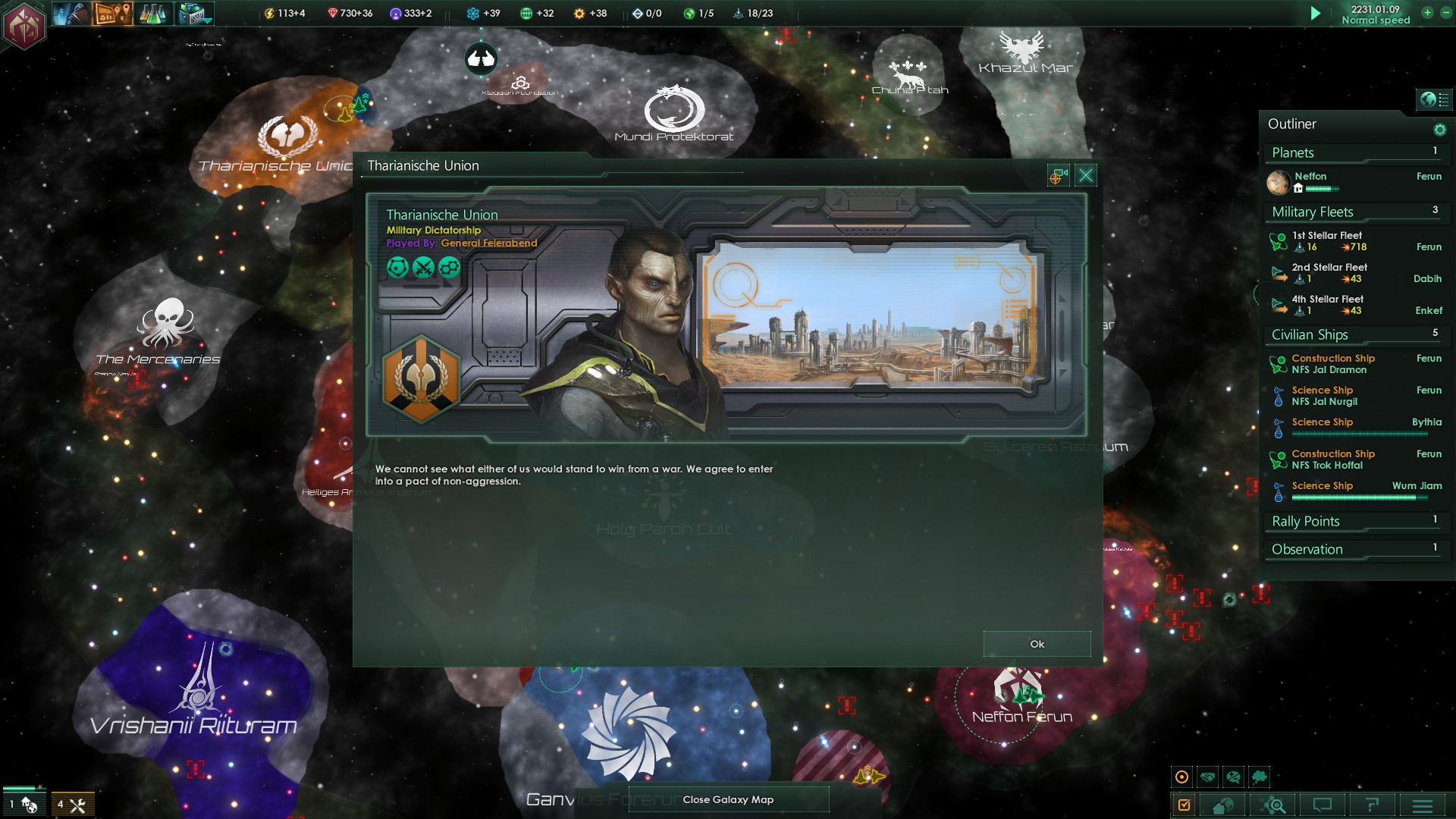
Task: Open the main menu hamburger button
Action: [x=1423, y=805]
